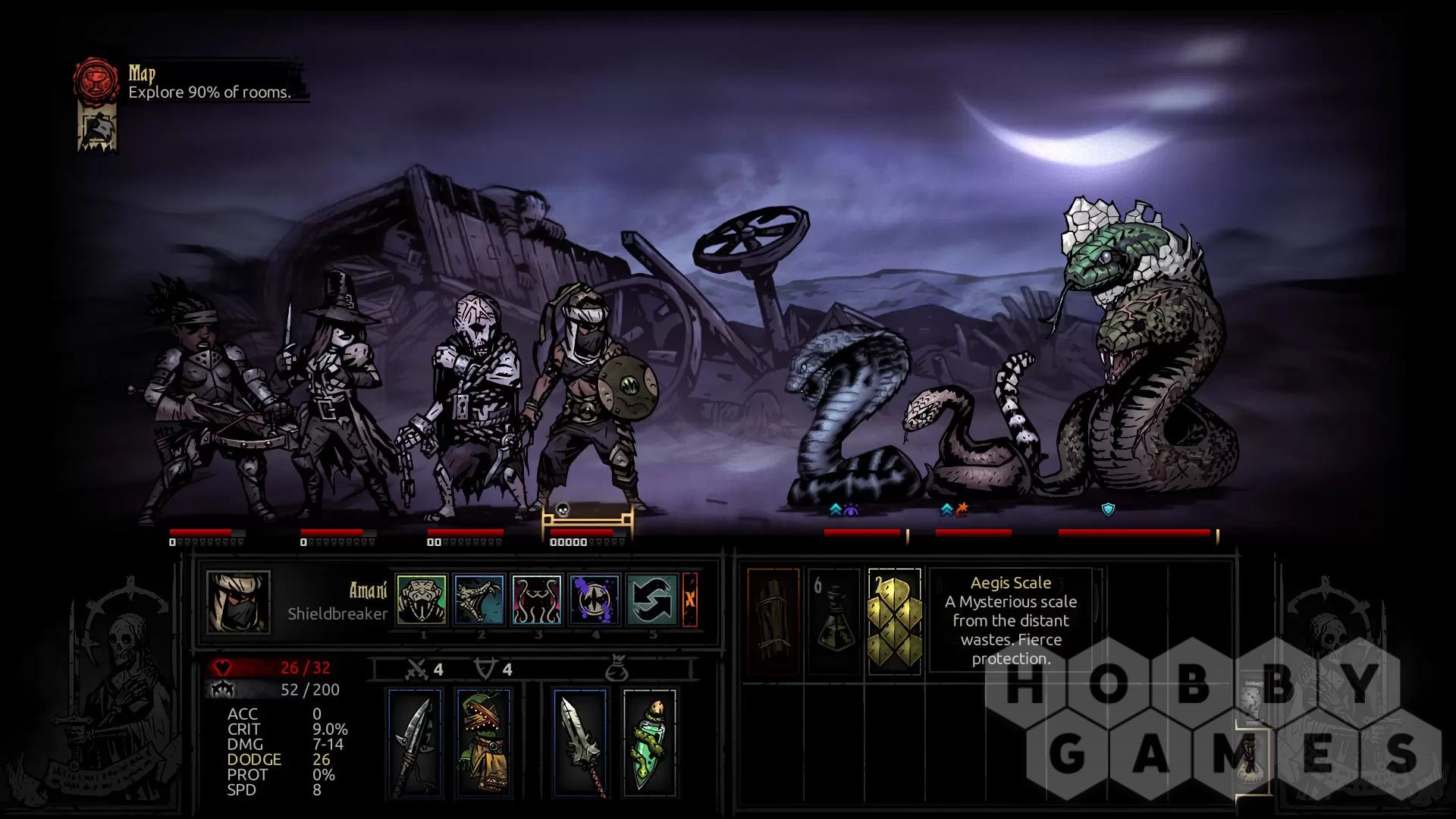The image size is (1456, 819).
Task: Select the snake-head skill in slot 1
Action: [x=422, y=599]
